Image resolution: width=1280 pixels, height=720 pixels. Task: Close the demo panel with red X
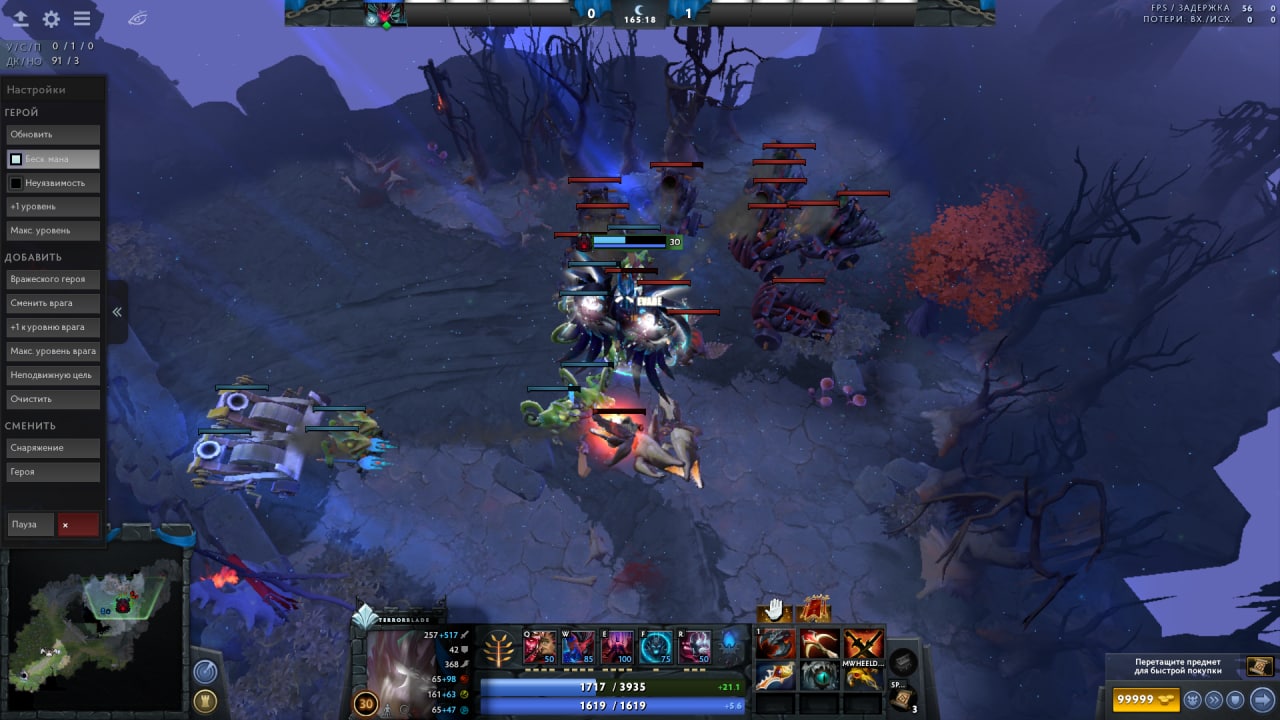(78, 524)
